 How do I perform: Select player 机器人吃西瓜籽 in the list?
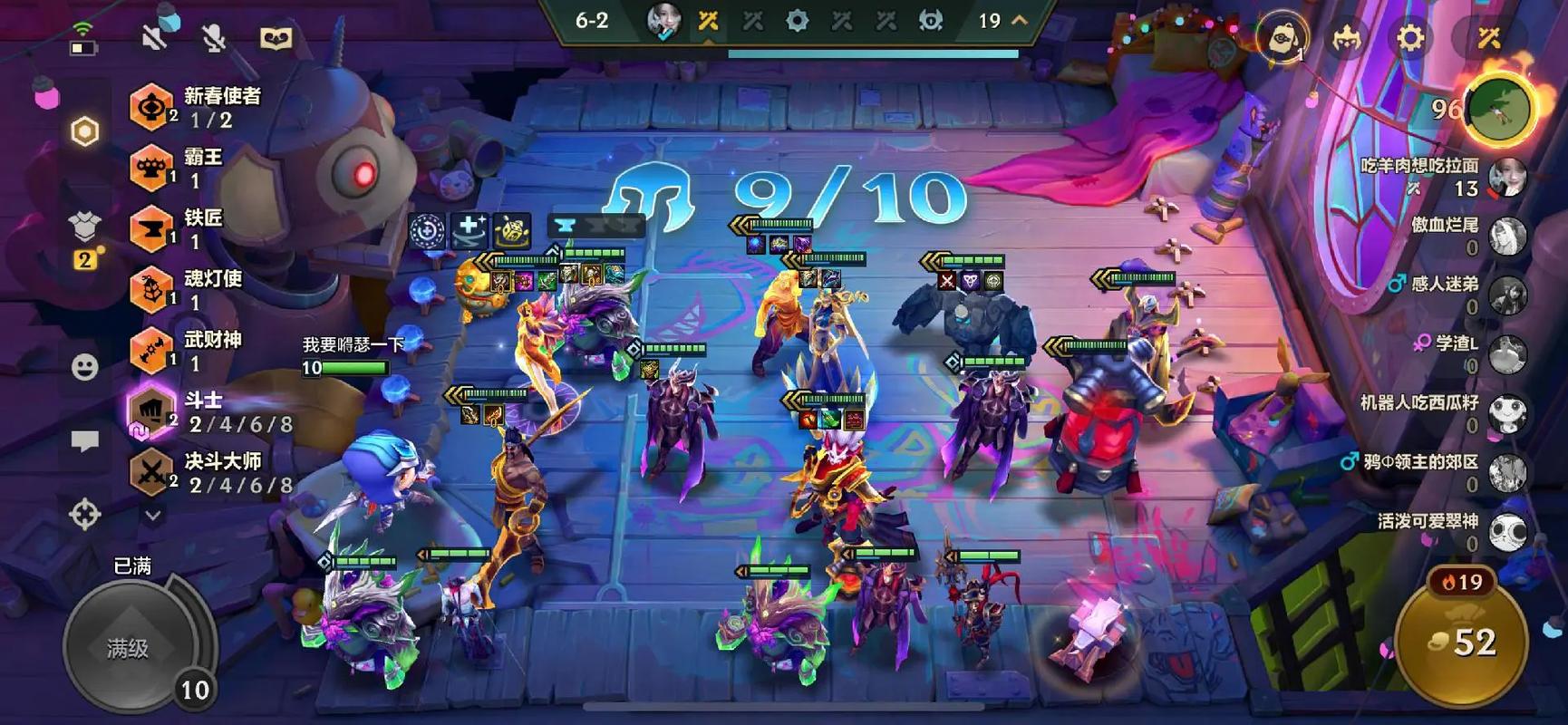pos(1506,414)
